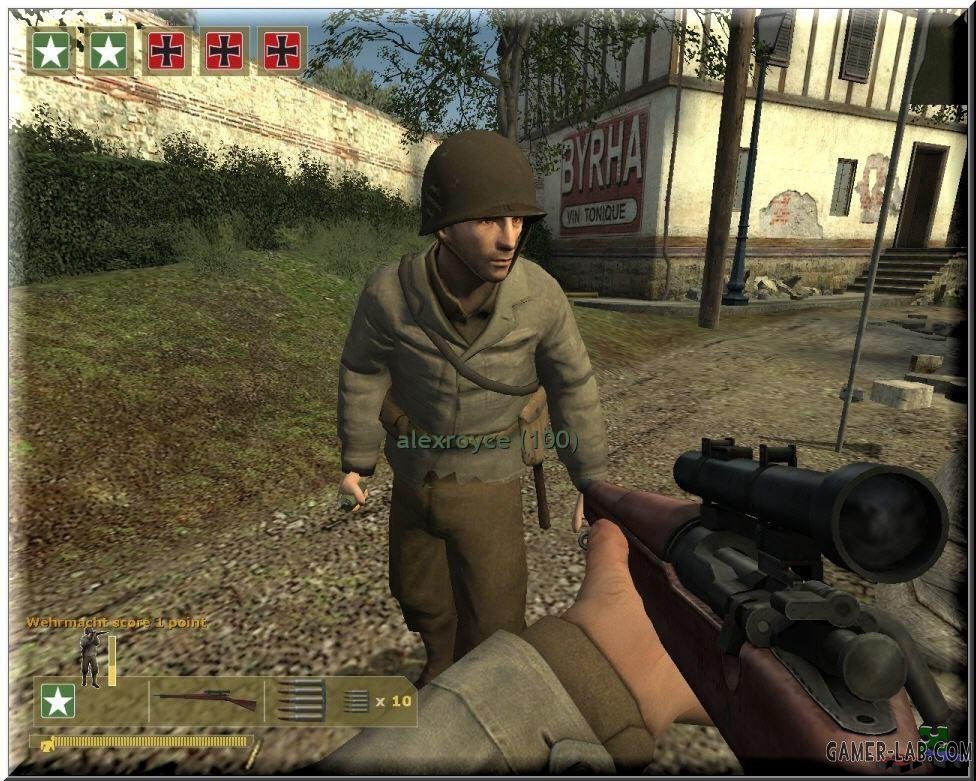The width and height of the screenshot is (976, 781).
Task: Click the Gamer-Lab.com watermark logo
Action: point(898,749)
